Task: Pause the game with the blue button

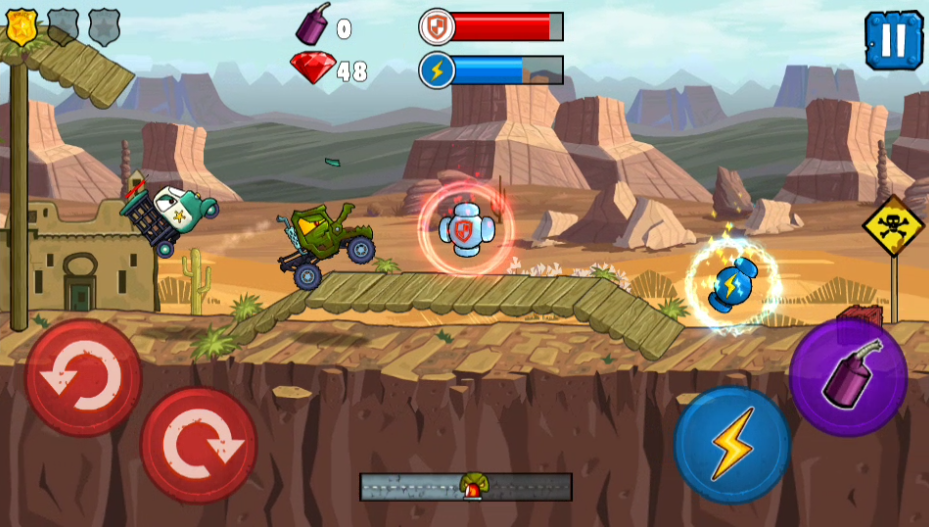Action: point(894,41)
